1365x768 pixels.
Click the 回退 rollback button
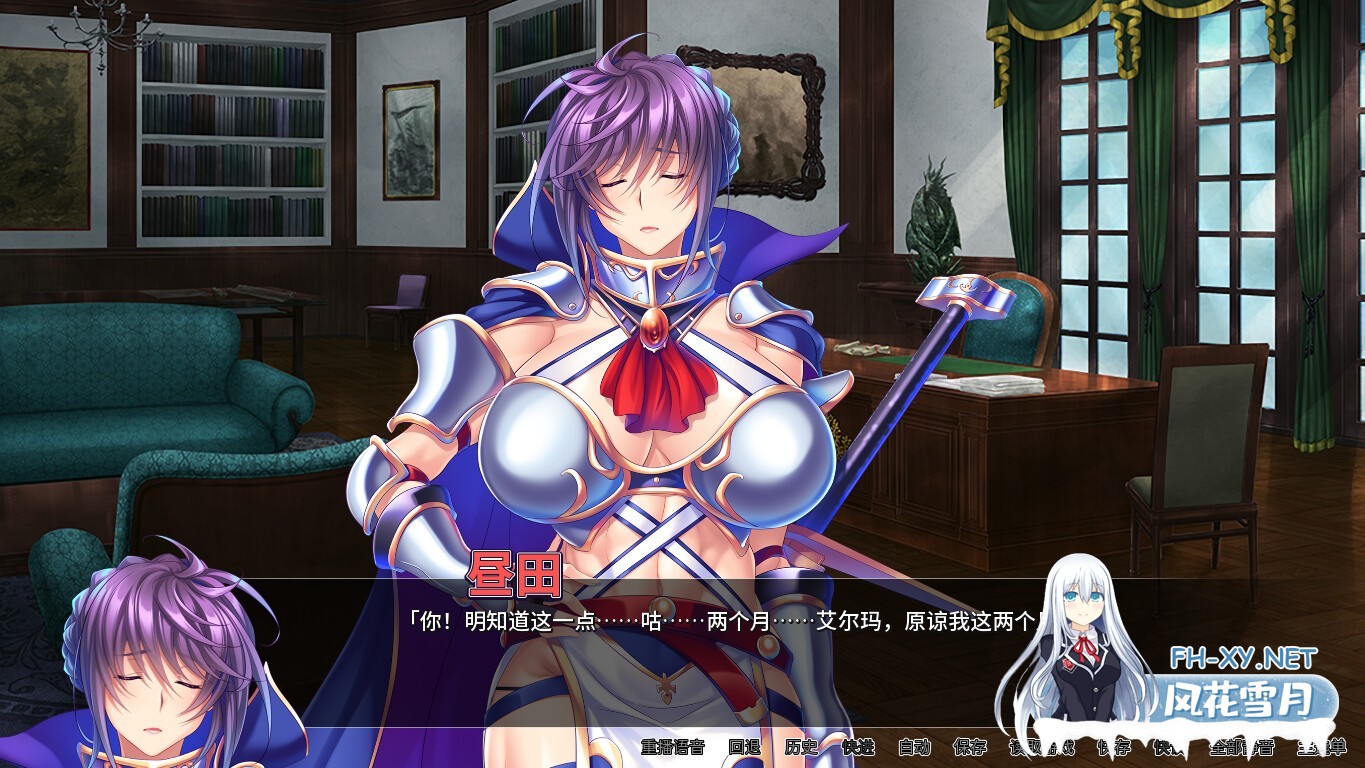point(744,747)
